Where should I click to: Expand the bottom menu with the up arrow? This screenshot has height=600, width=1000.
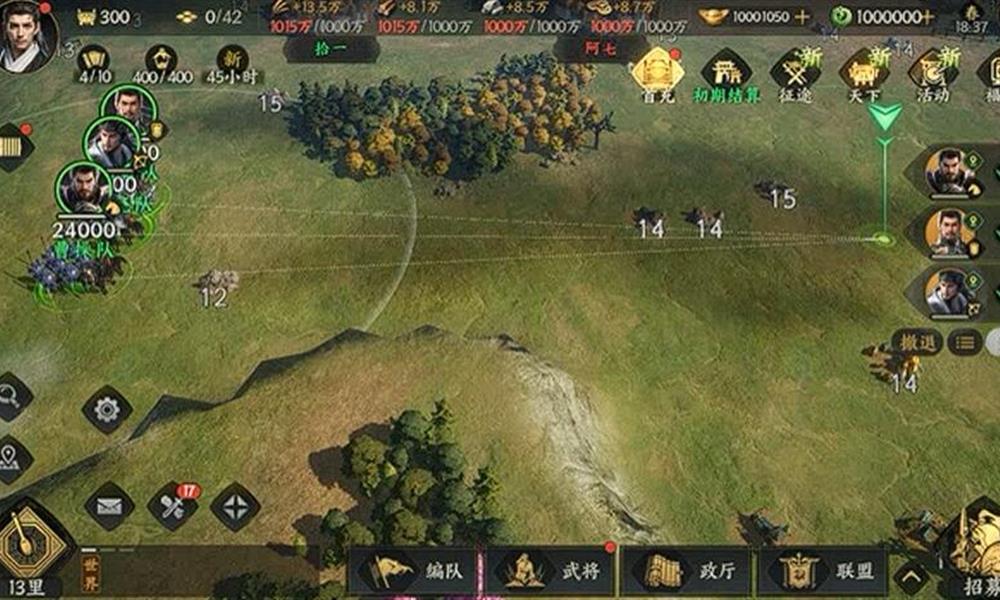911,577
